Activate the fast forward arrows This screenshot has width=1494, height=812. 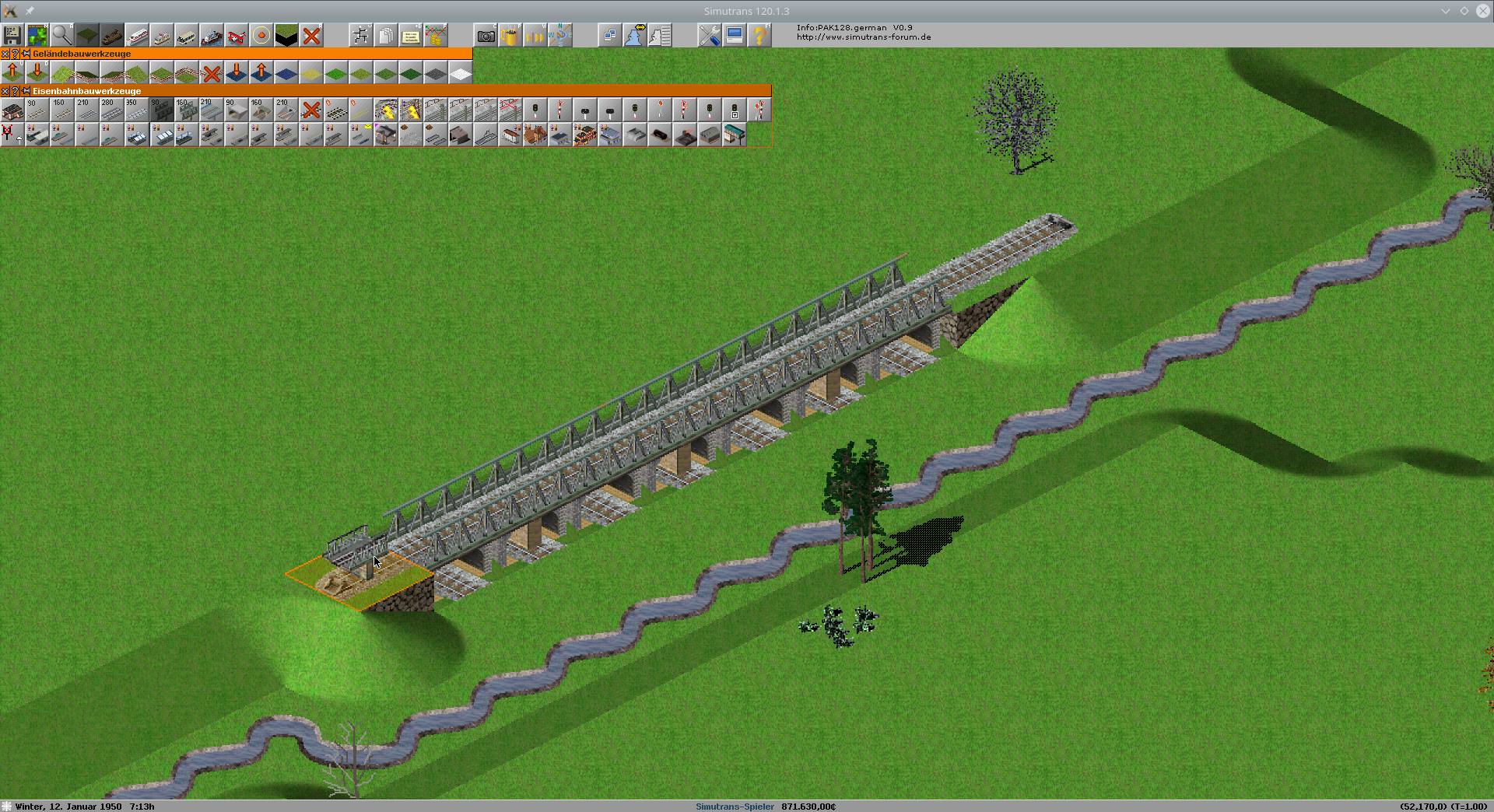coord(535,36)
